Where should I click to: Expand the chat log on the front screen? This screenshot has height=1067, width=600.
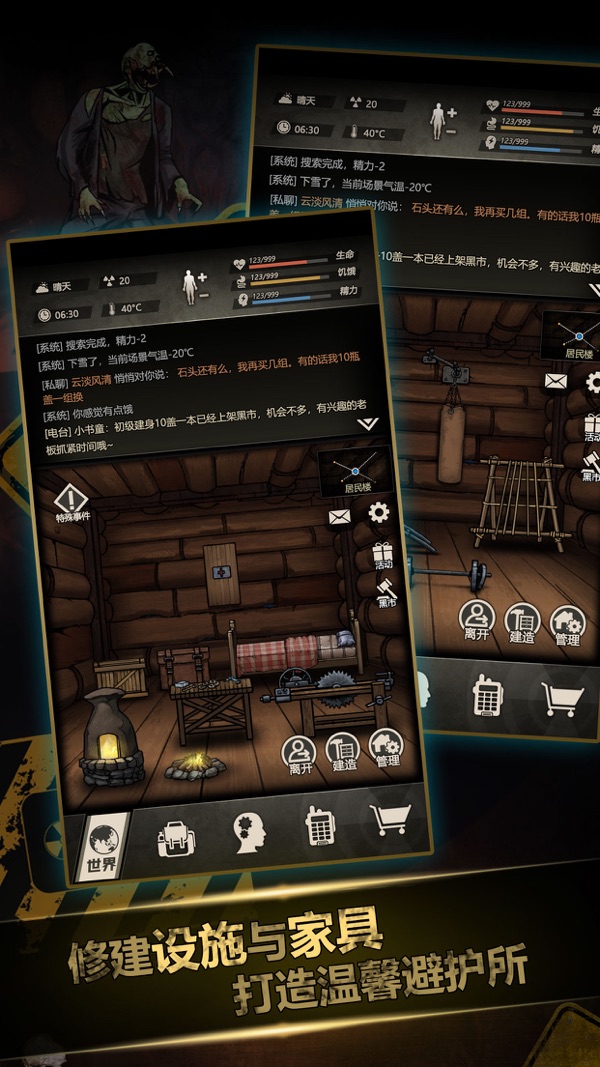tap(367, 423)
